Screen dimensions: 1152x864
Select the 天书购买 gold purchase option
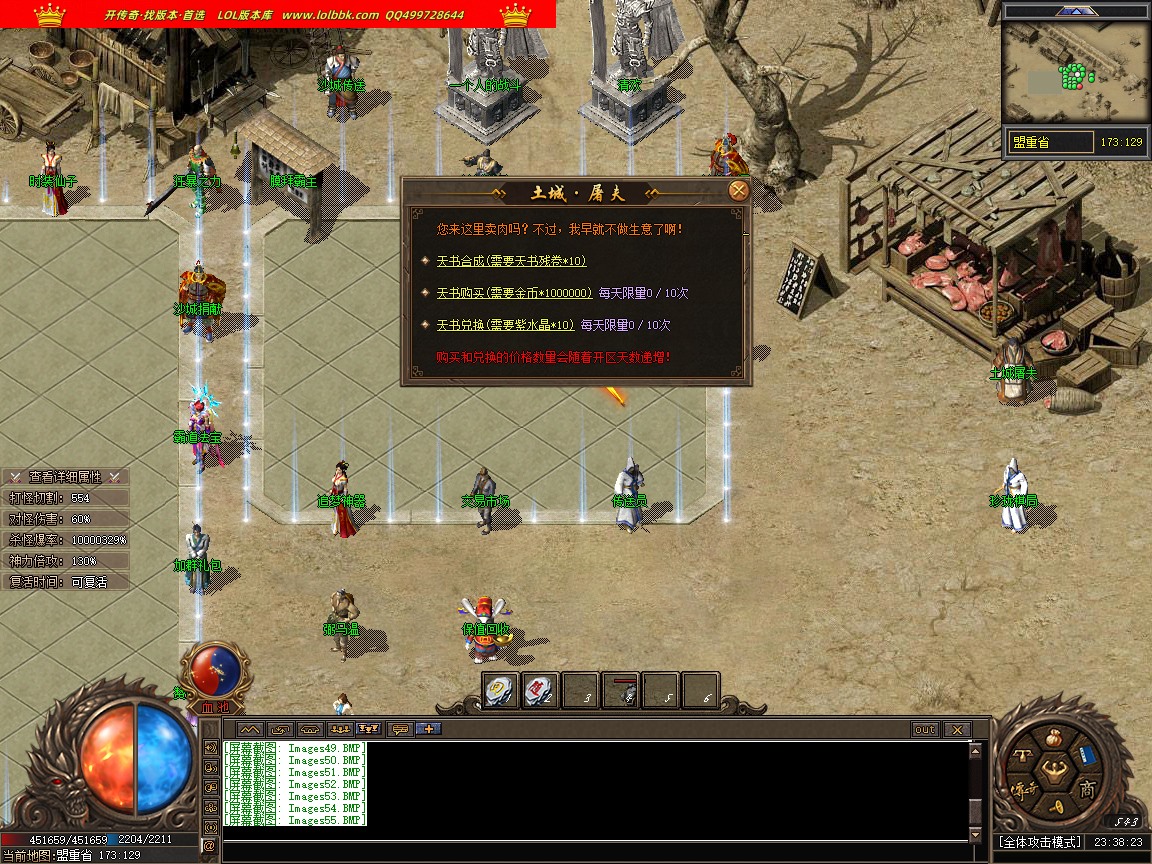[514, 293]
